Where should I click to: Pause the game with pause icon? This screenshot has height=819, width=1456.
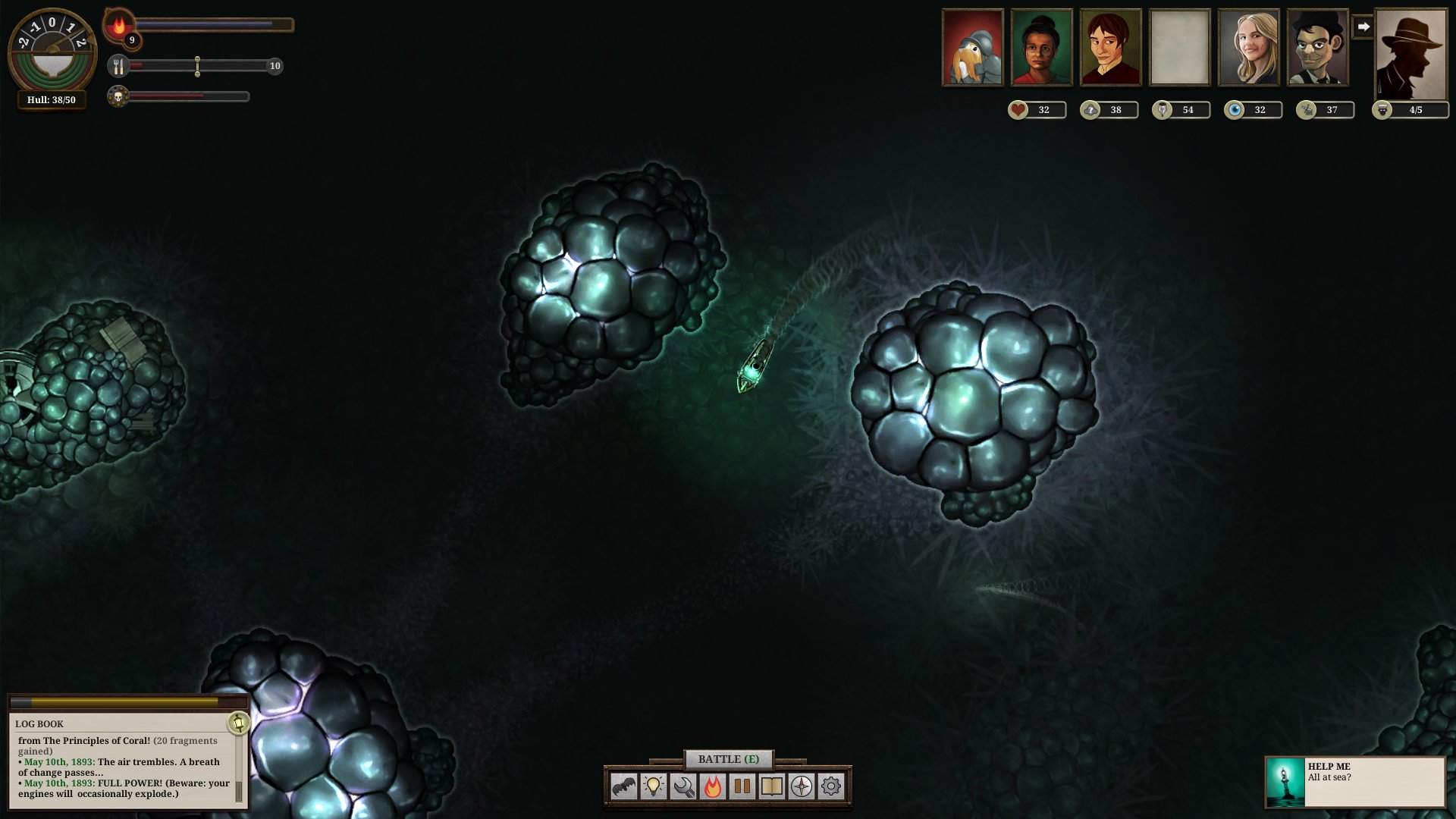pos(742,787)
